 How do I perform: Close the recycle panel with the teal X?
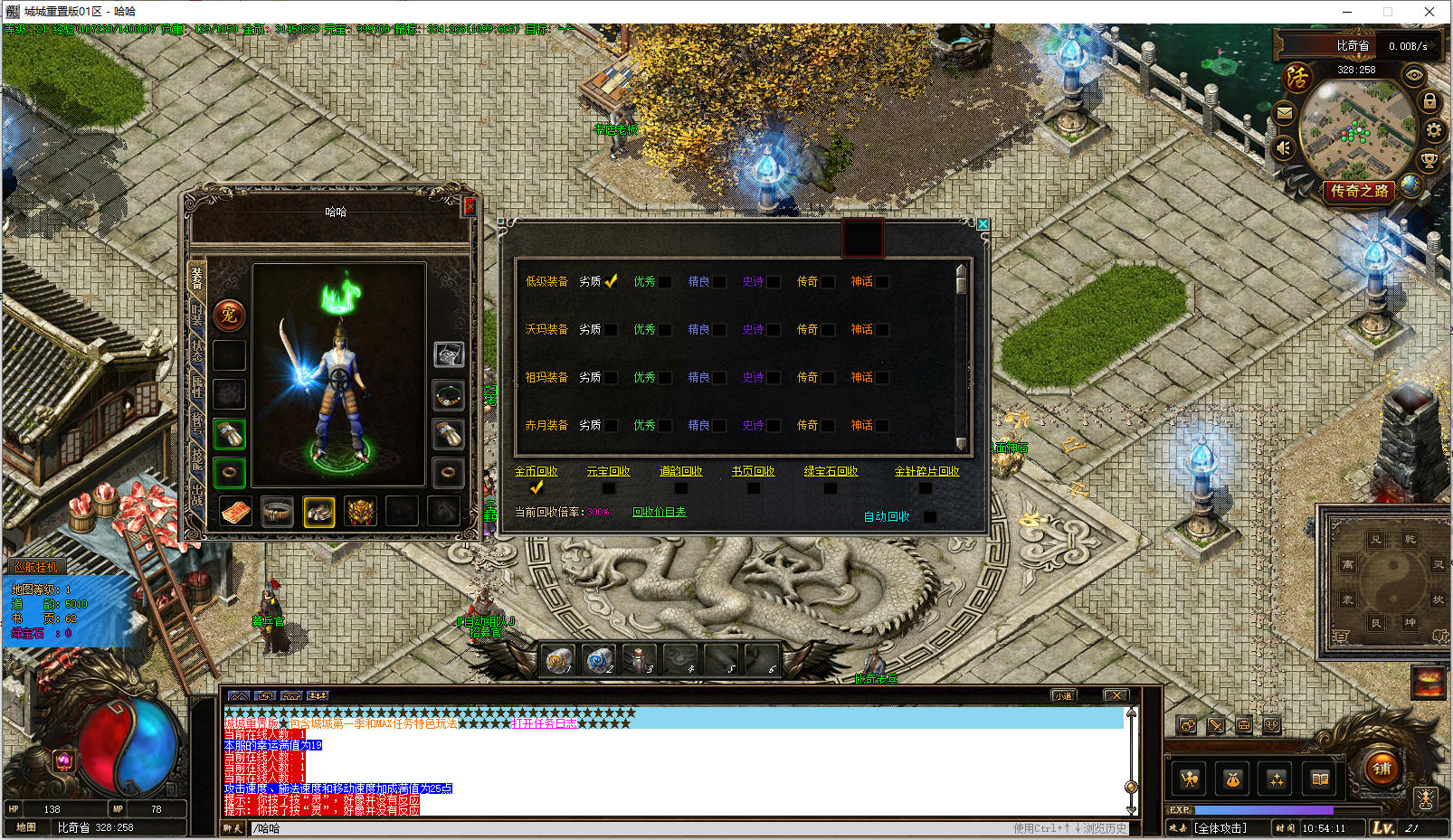click(983, 224)
